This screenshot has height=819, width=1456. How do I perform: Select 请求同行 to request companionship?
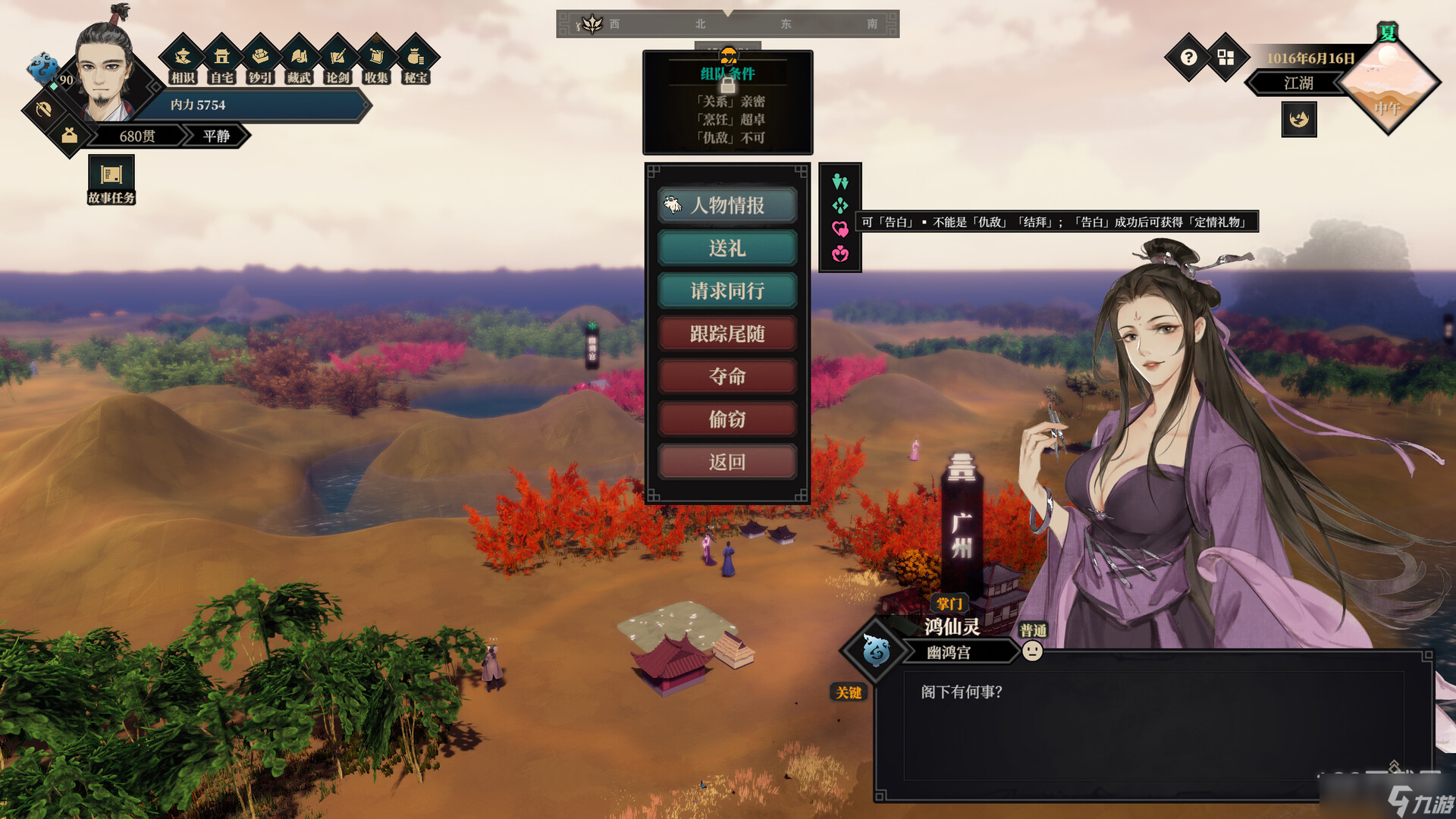(x=726, y=291)
